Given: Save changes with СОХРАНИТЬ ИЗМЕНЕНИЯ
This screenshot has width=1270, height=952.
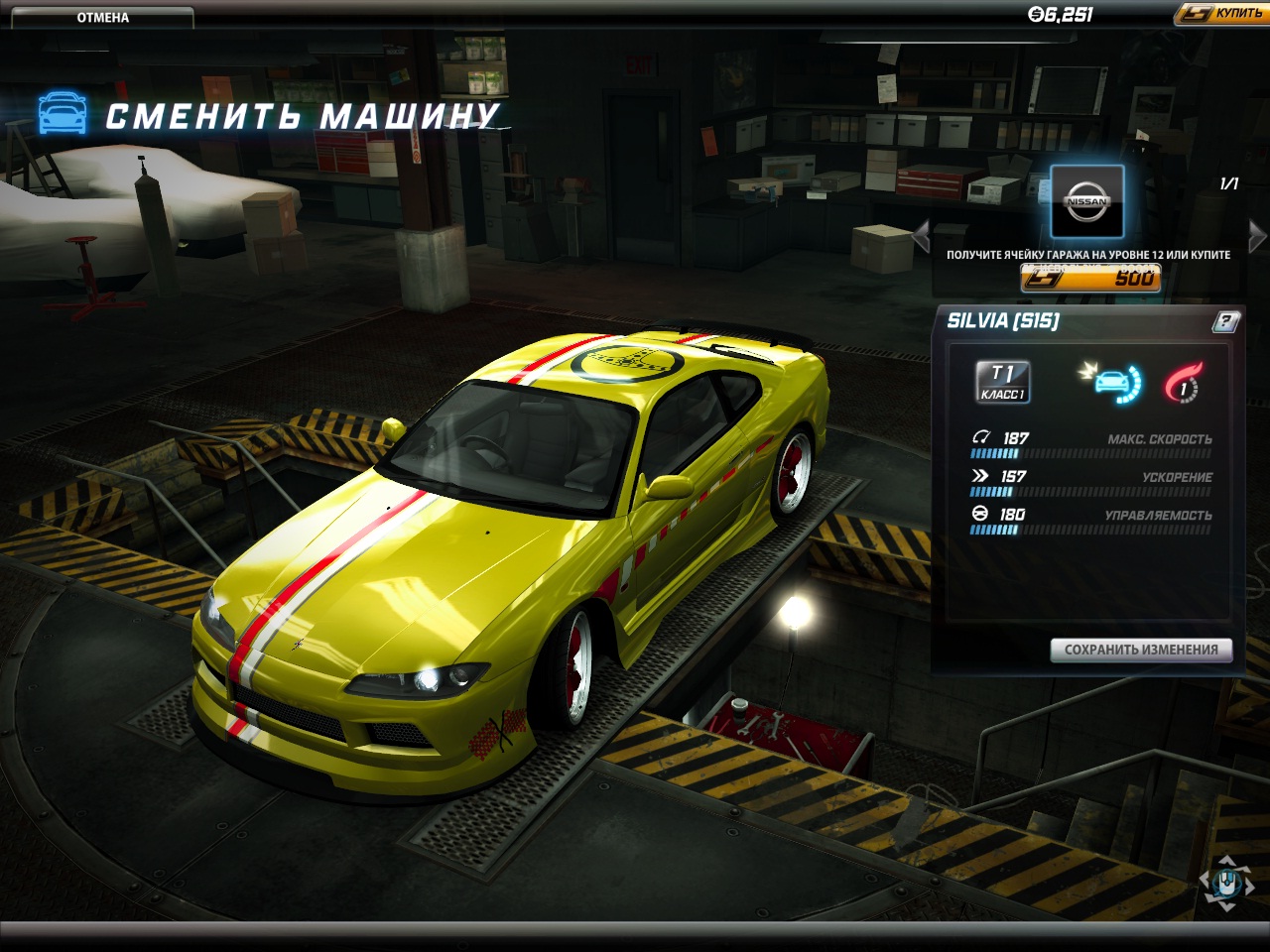Looking at the screenshot, I should click(x=1141, y=650).
